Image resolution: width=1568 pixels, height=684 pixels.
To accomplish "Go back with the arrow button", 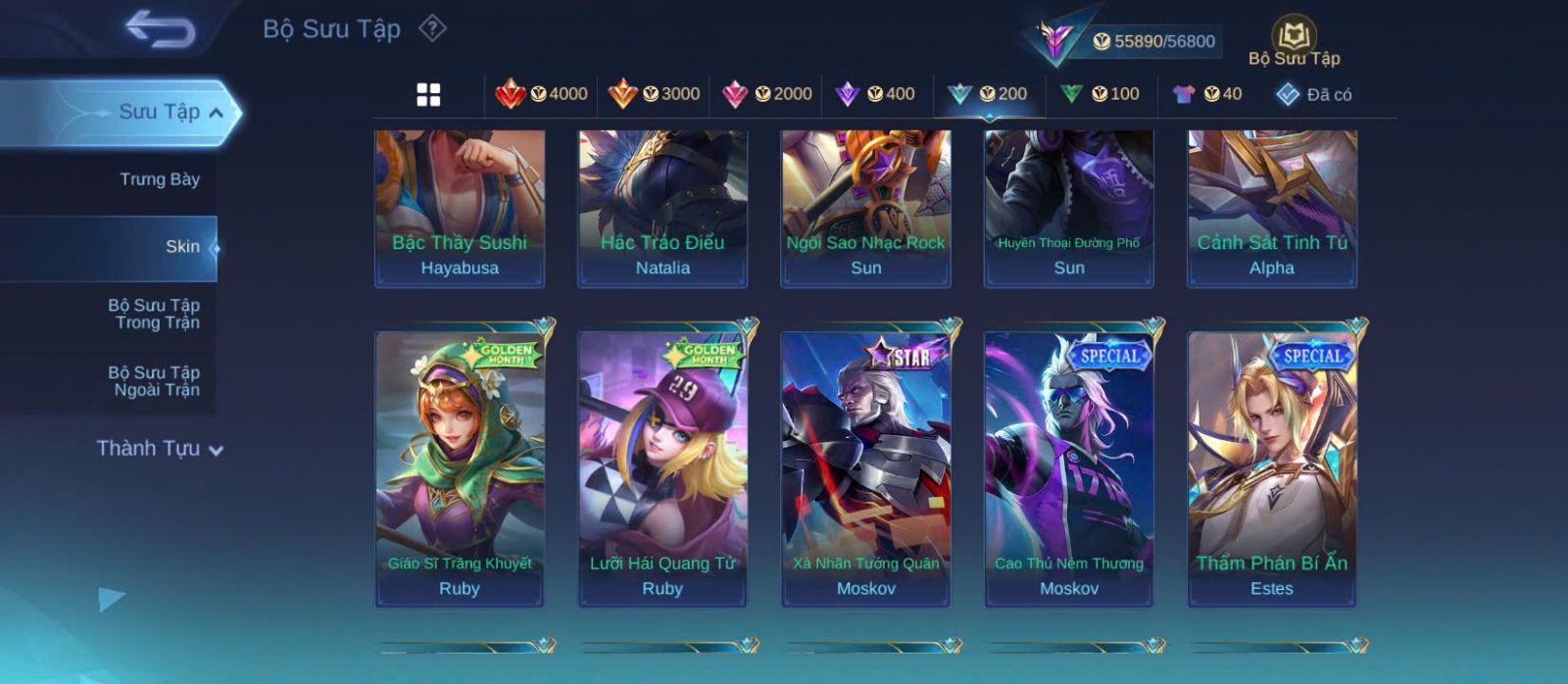I will [160, 29].
